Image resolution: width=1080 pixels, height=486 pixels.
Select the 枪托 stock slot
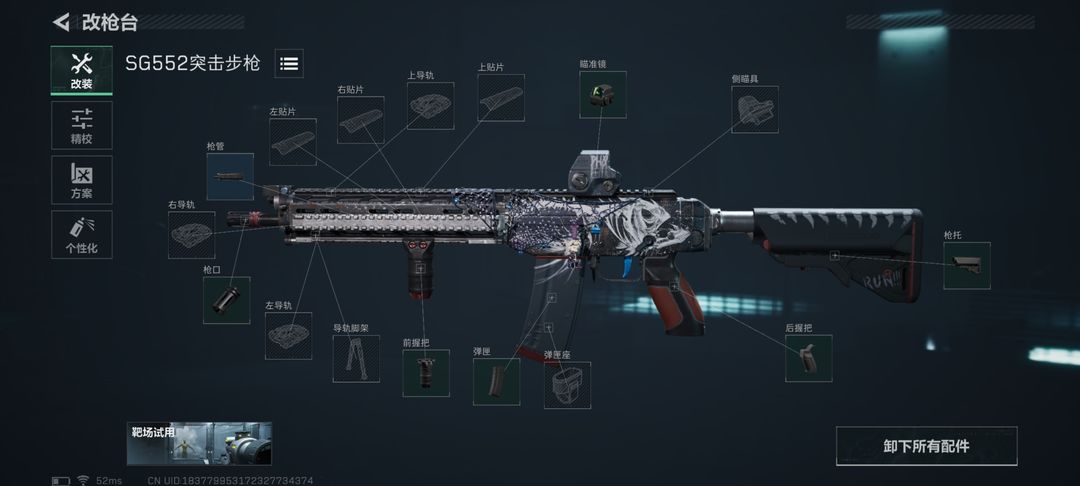coord(967,266)
